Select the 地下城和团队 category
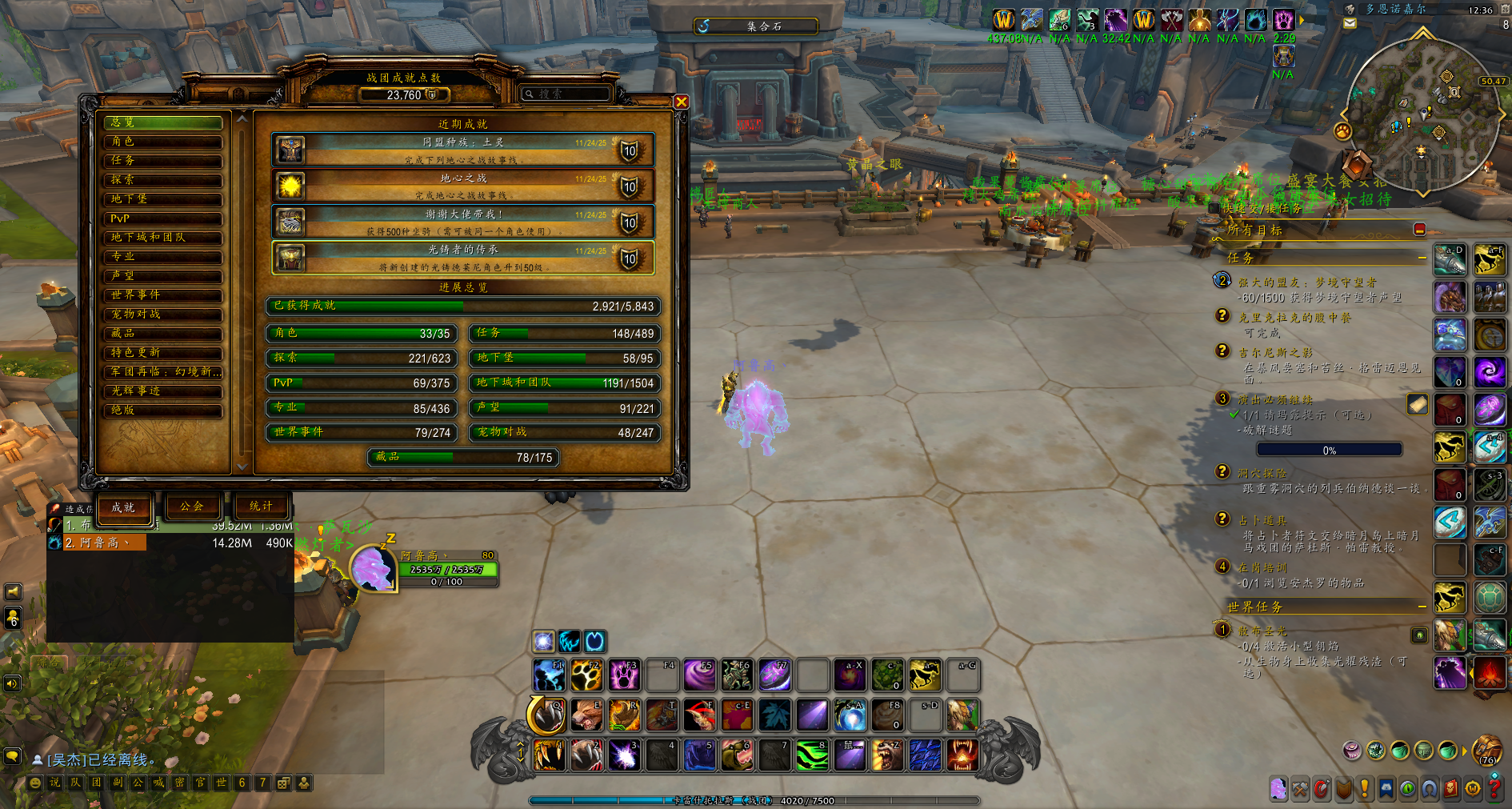The image size is (1512, 809). [162, 238]
